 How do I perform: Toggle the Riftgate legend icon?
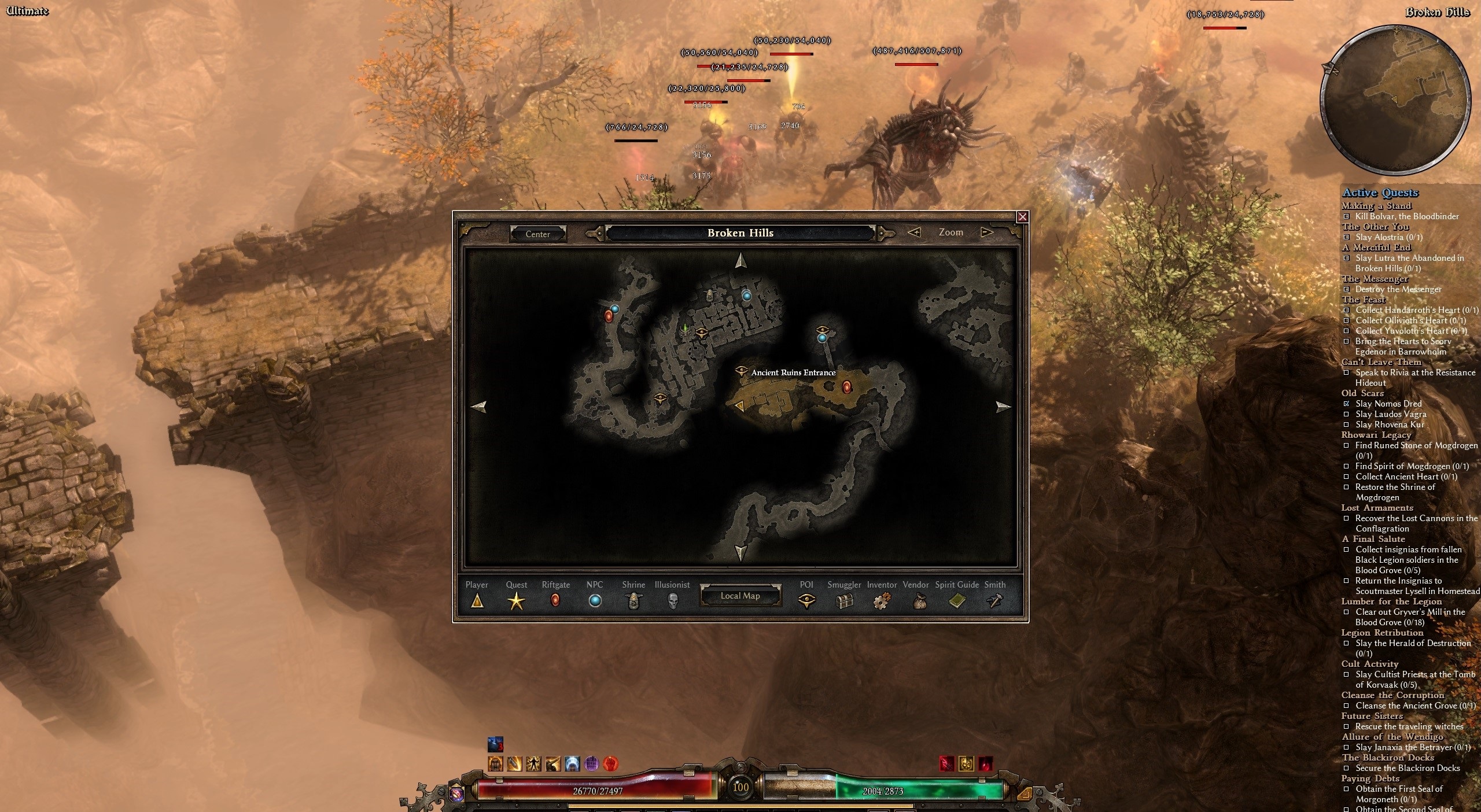tap(555, 601)
